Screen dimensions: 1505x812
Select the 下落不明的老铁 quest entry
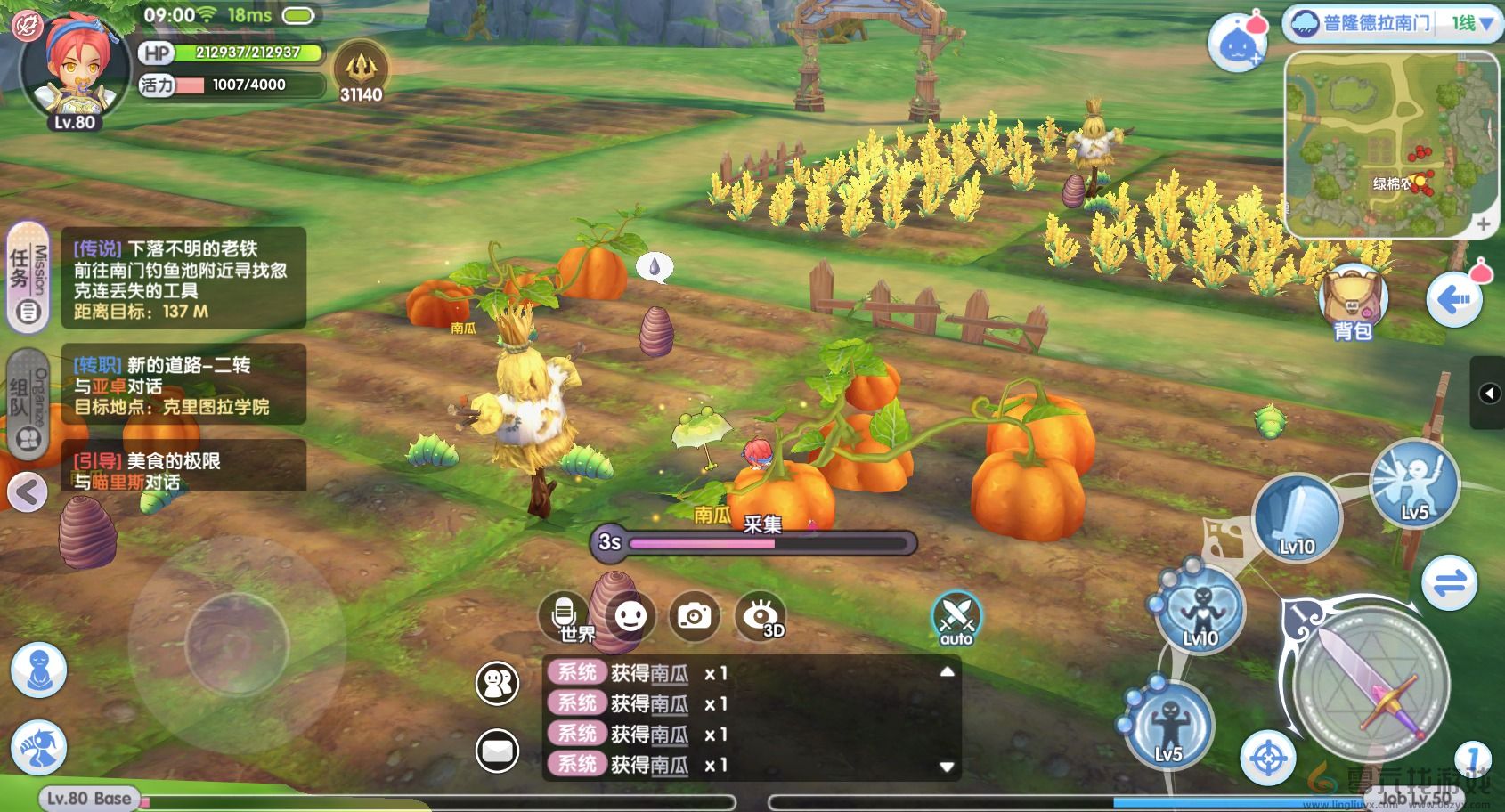click(183, 279)
